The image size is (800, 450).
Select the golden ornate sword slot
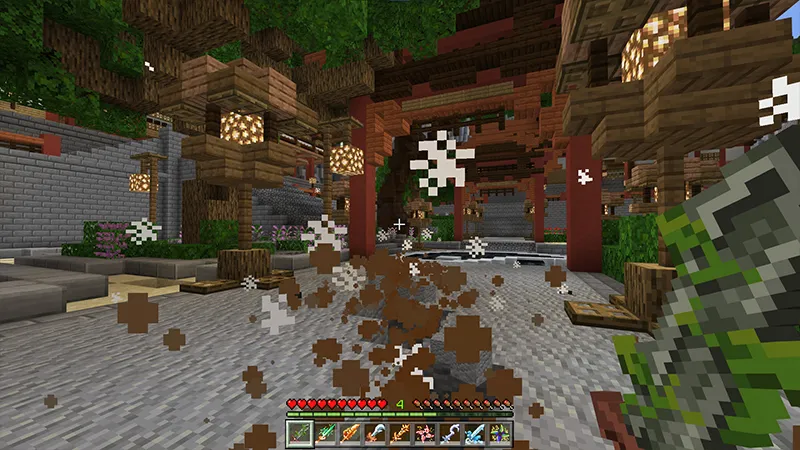399,434
